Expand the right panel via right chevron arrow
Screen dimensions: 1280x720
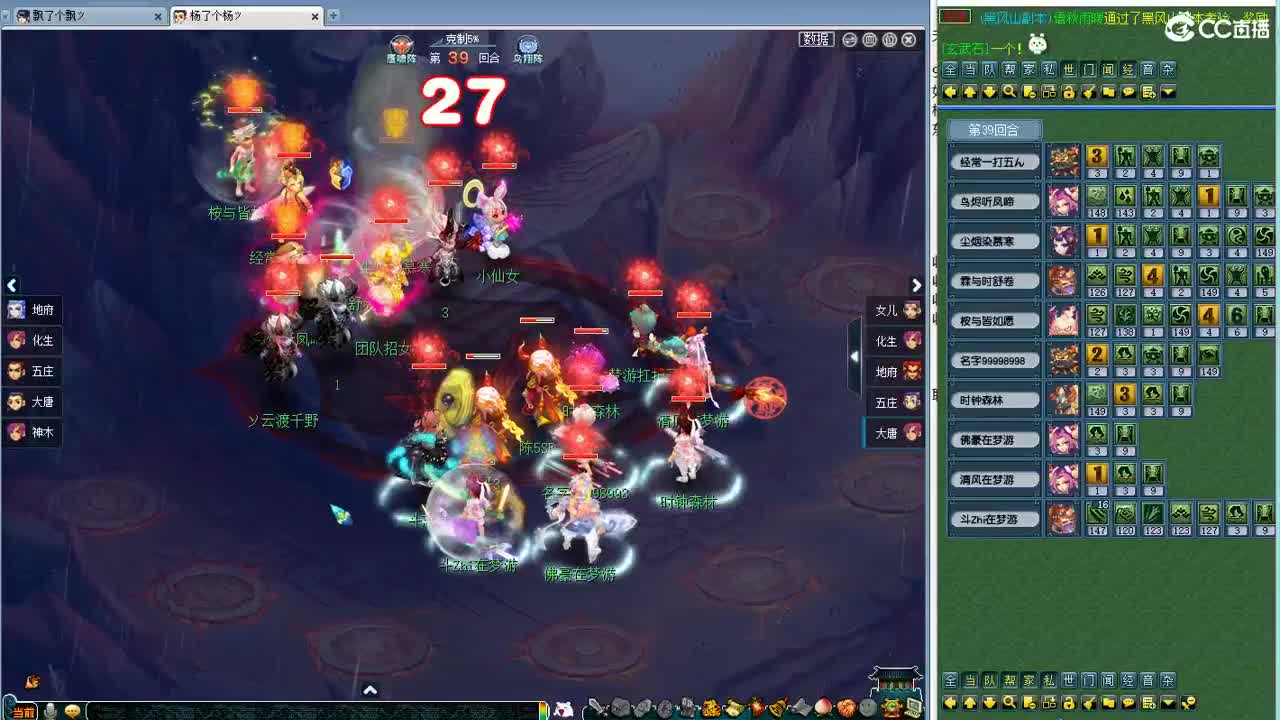pos(916,285)
